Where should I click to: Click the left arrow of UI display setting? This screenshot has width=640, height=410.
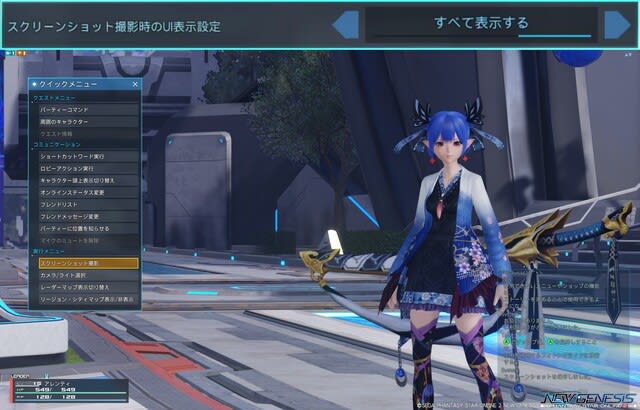tap(346, 24)
